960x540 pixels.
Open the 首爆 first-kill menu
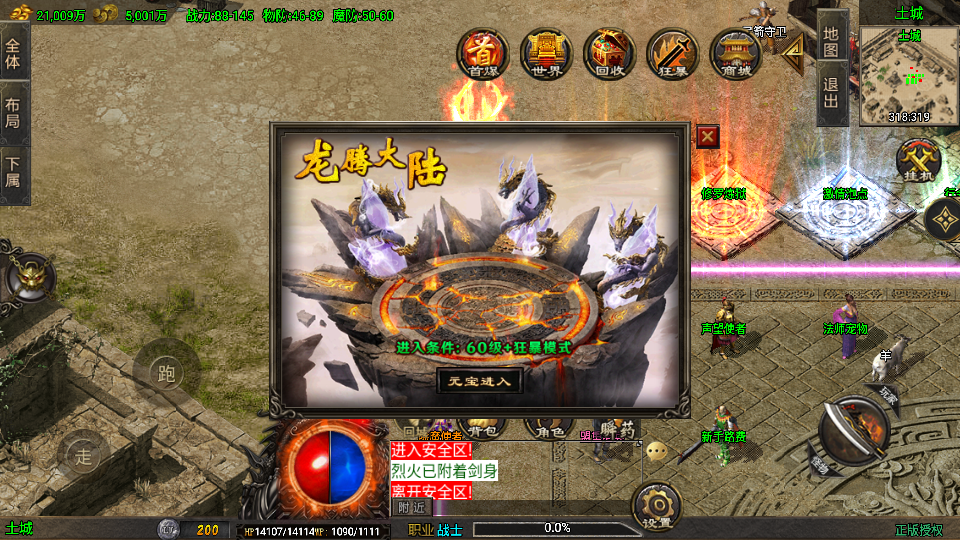coord(483,53)
